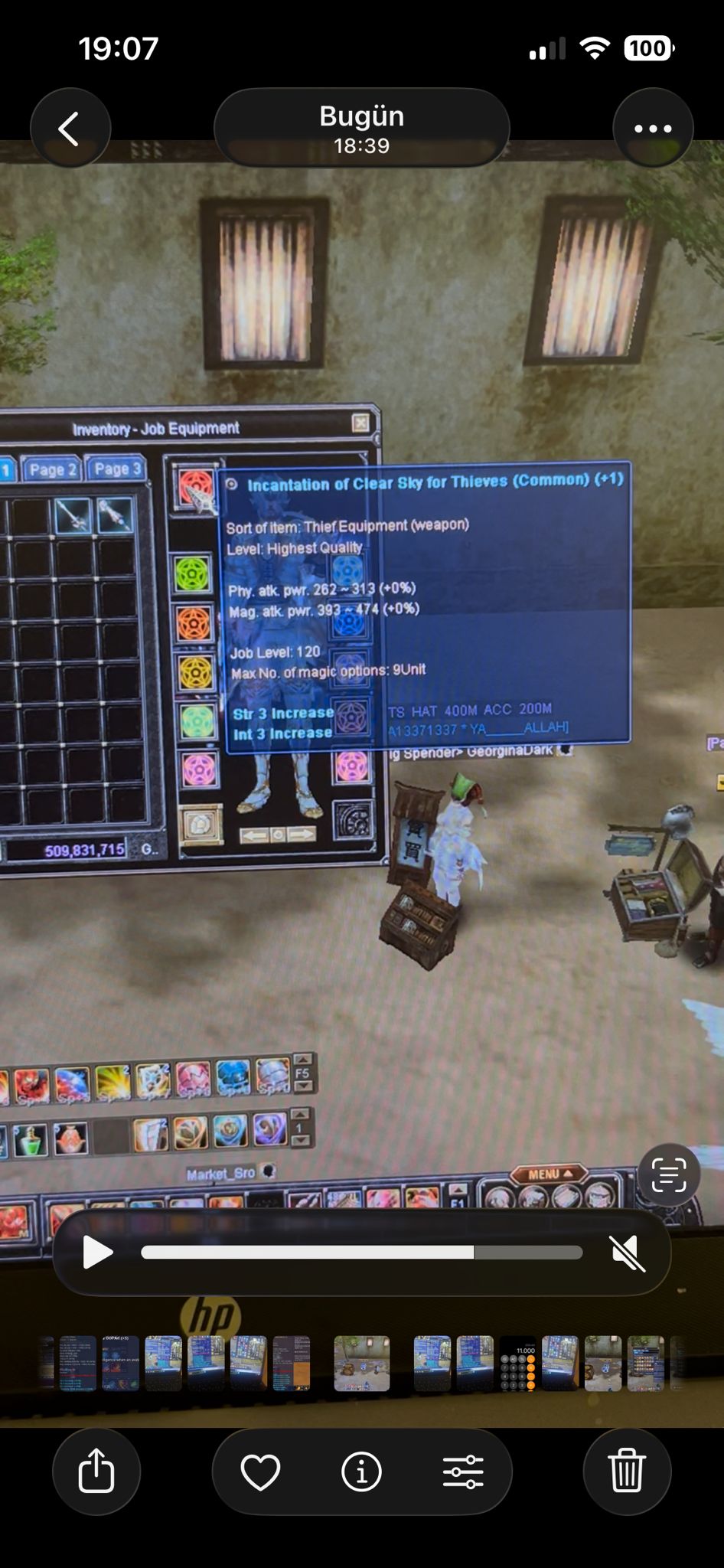Play the video
This screenshot has width=724, height=1568.
97,1253
